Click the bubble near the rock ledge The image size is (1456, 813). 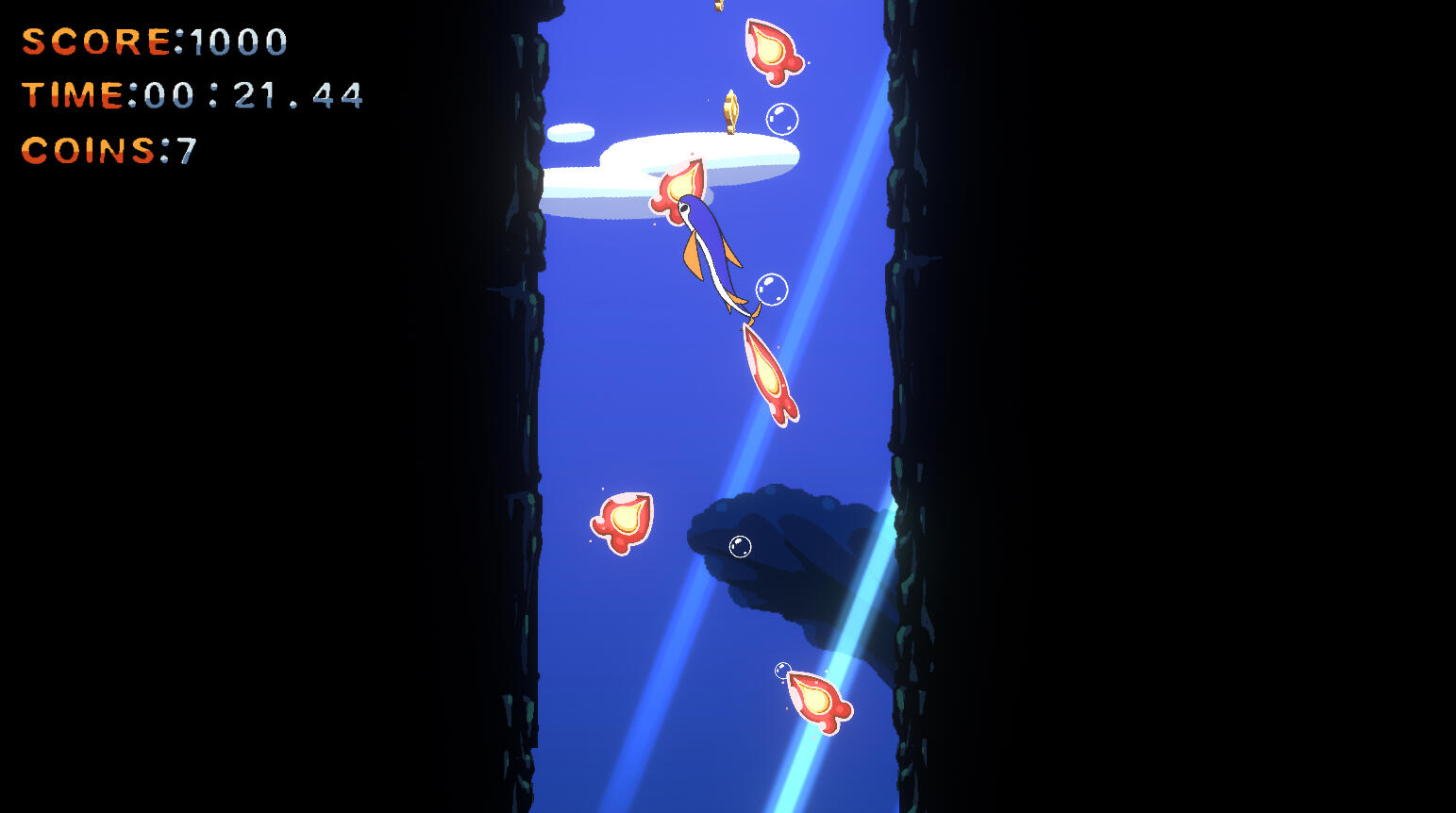click(740, 545)
